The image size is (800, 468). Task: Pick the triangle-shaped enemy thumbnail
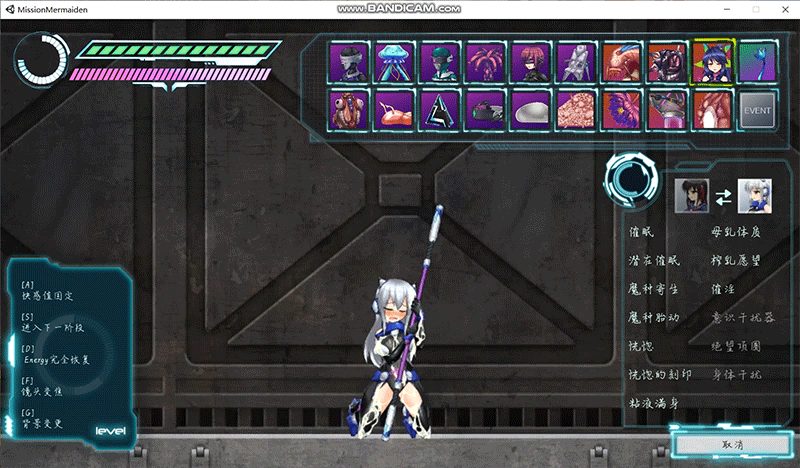438,109
